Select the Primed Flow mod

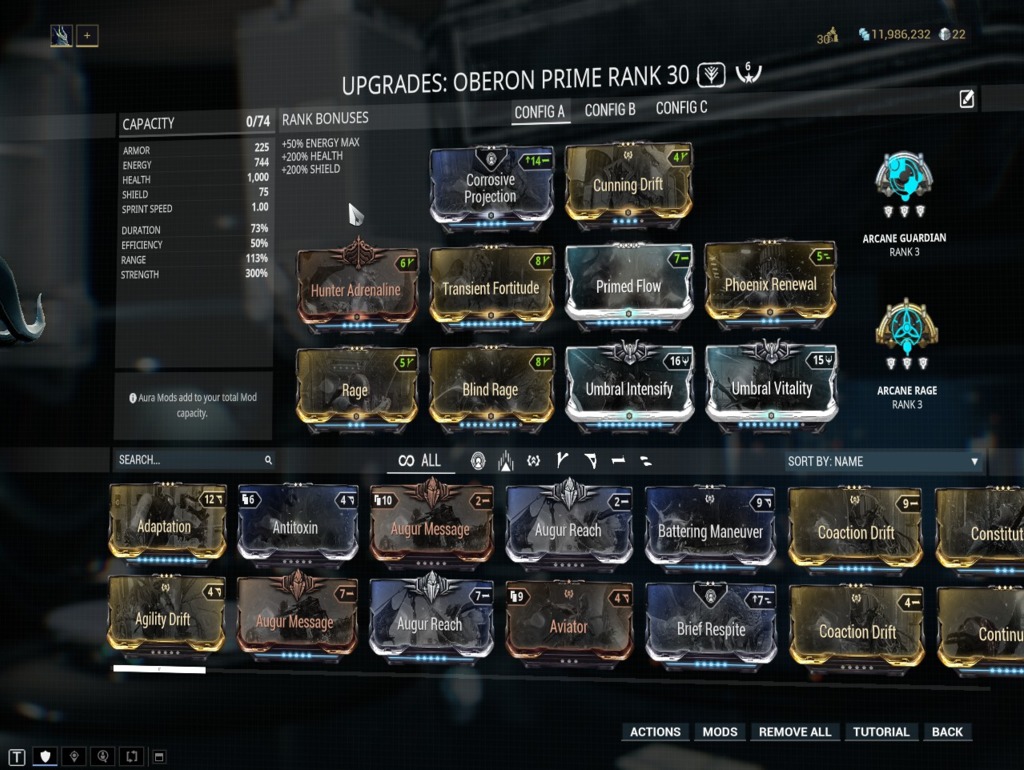(628, 287)
